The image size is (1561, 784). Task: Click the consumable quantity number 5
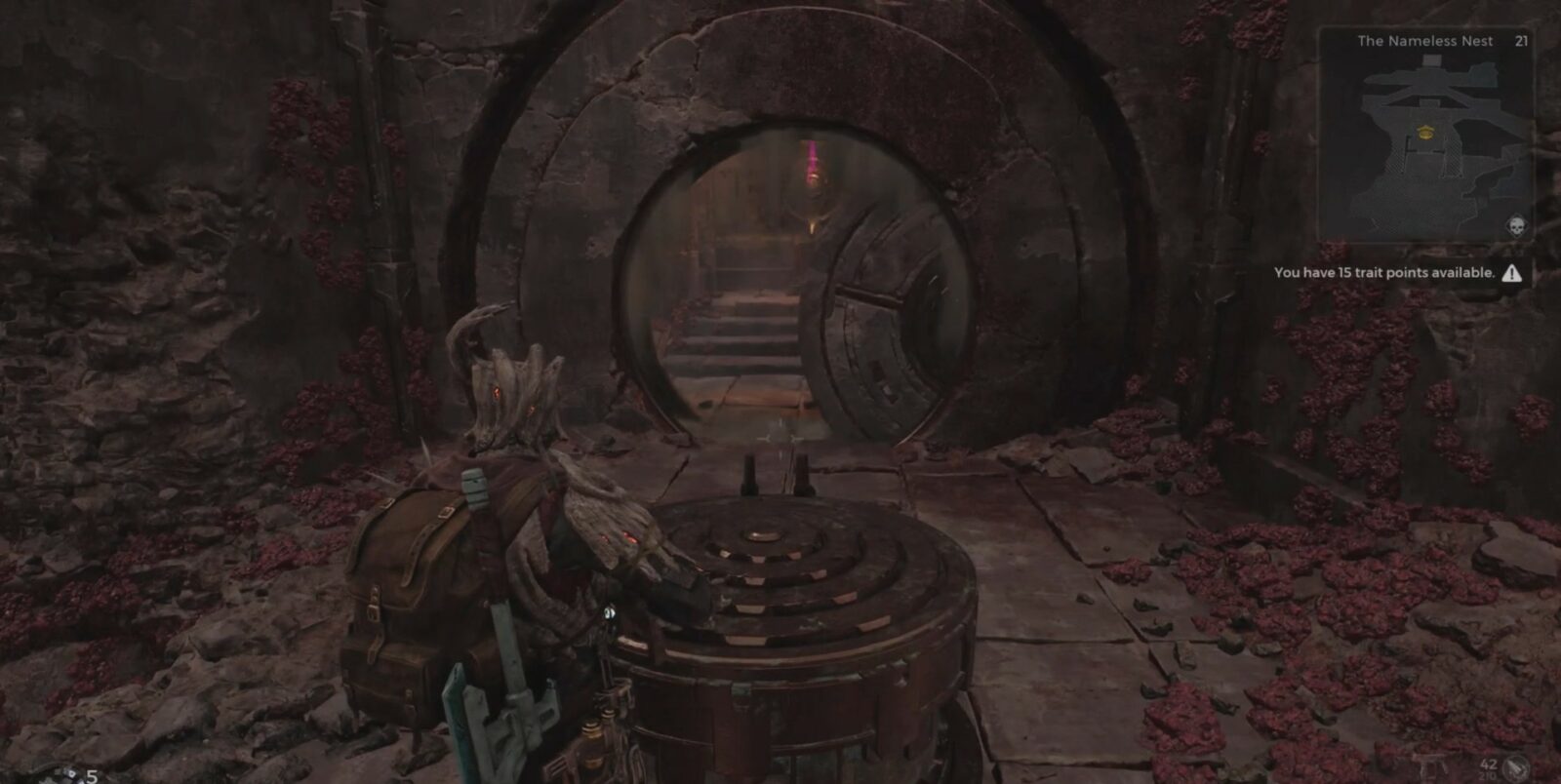[92, 776]
